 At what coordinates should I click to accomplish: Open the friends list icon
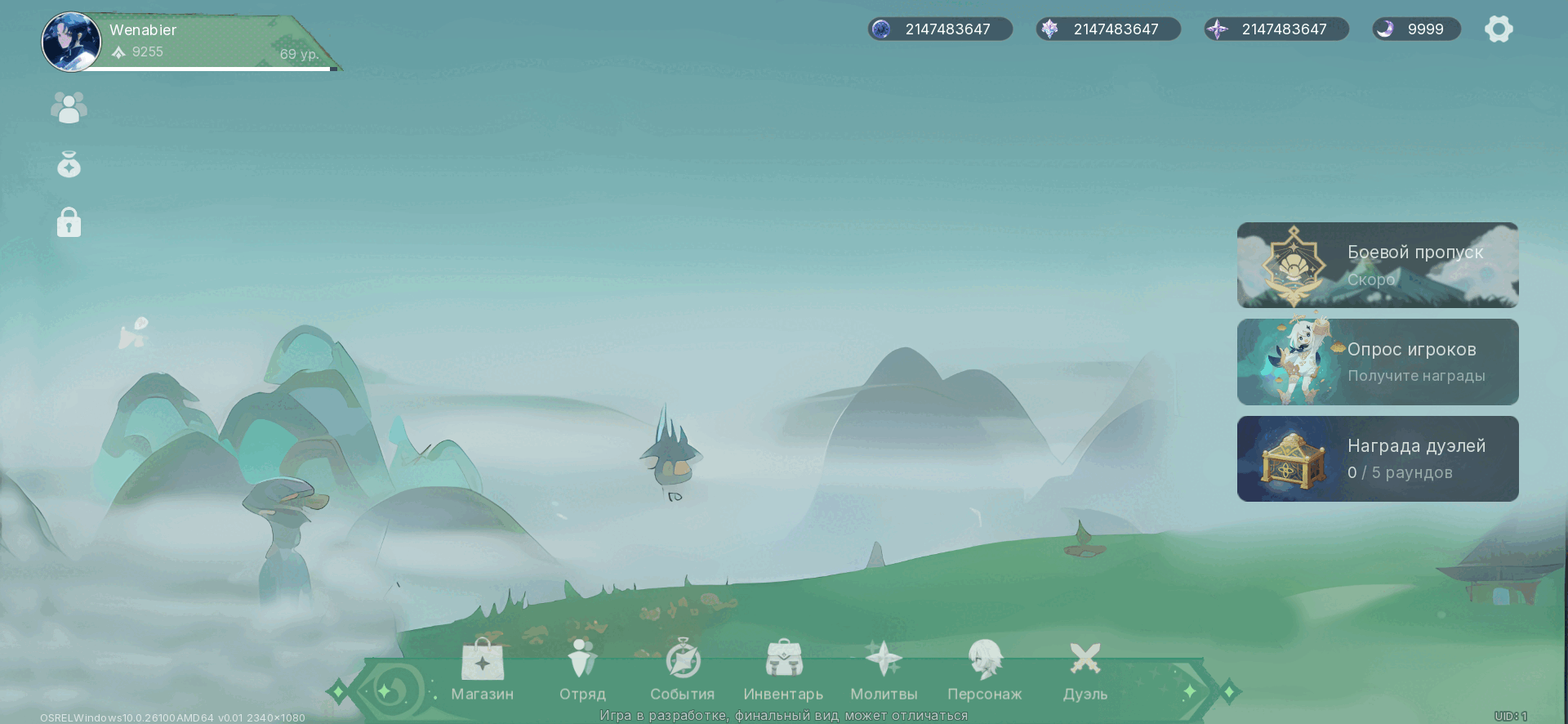click(x=69, y=107)
